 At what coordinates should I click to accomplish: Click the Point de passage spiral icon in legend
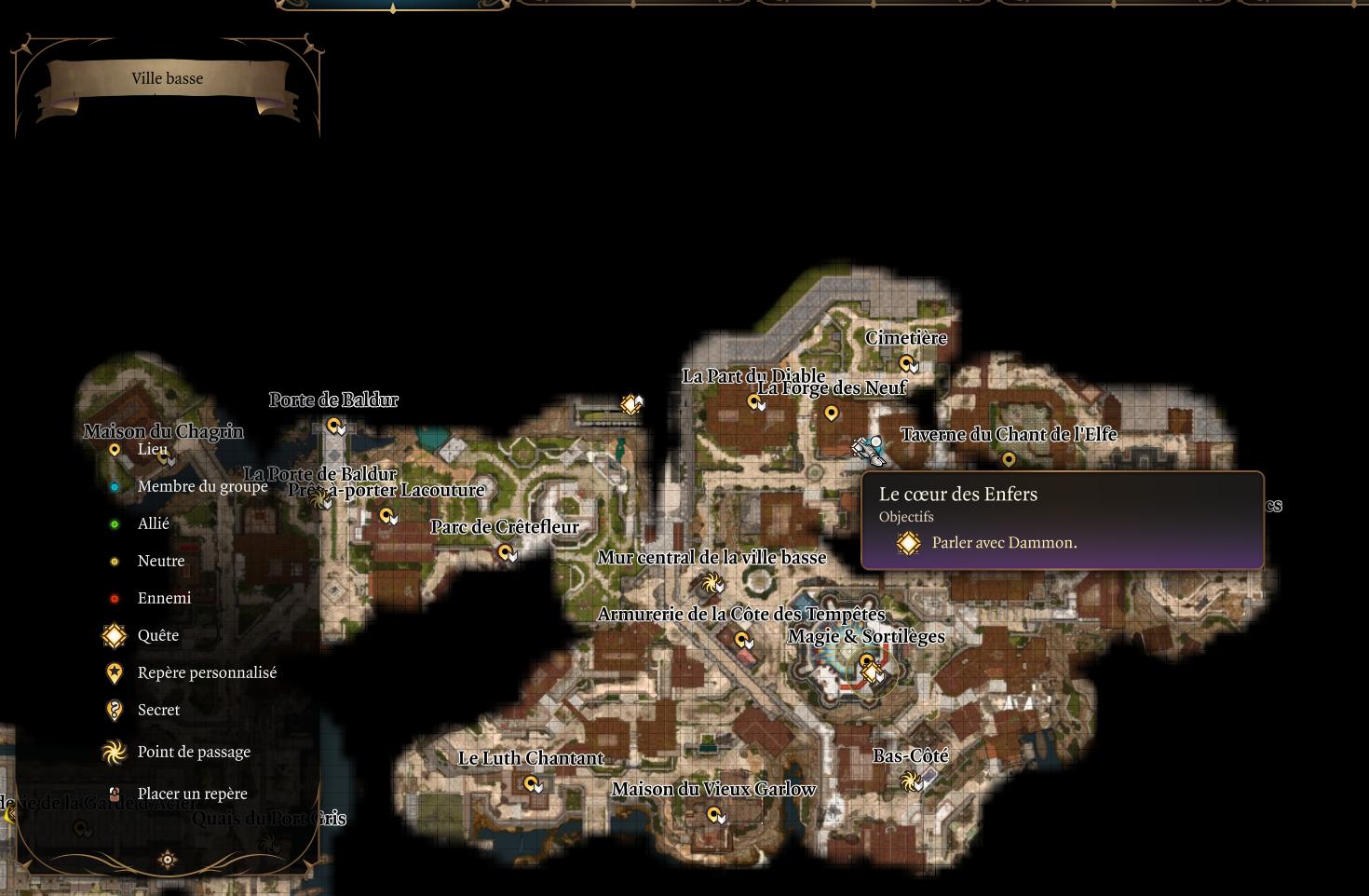[114, 752]
